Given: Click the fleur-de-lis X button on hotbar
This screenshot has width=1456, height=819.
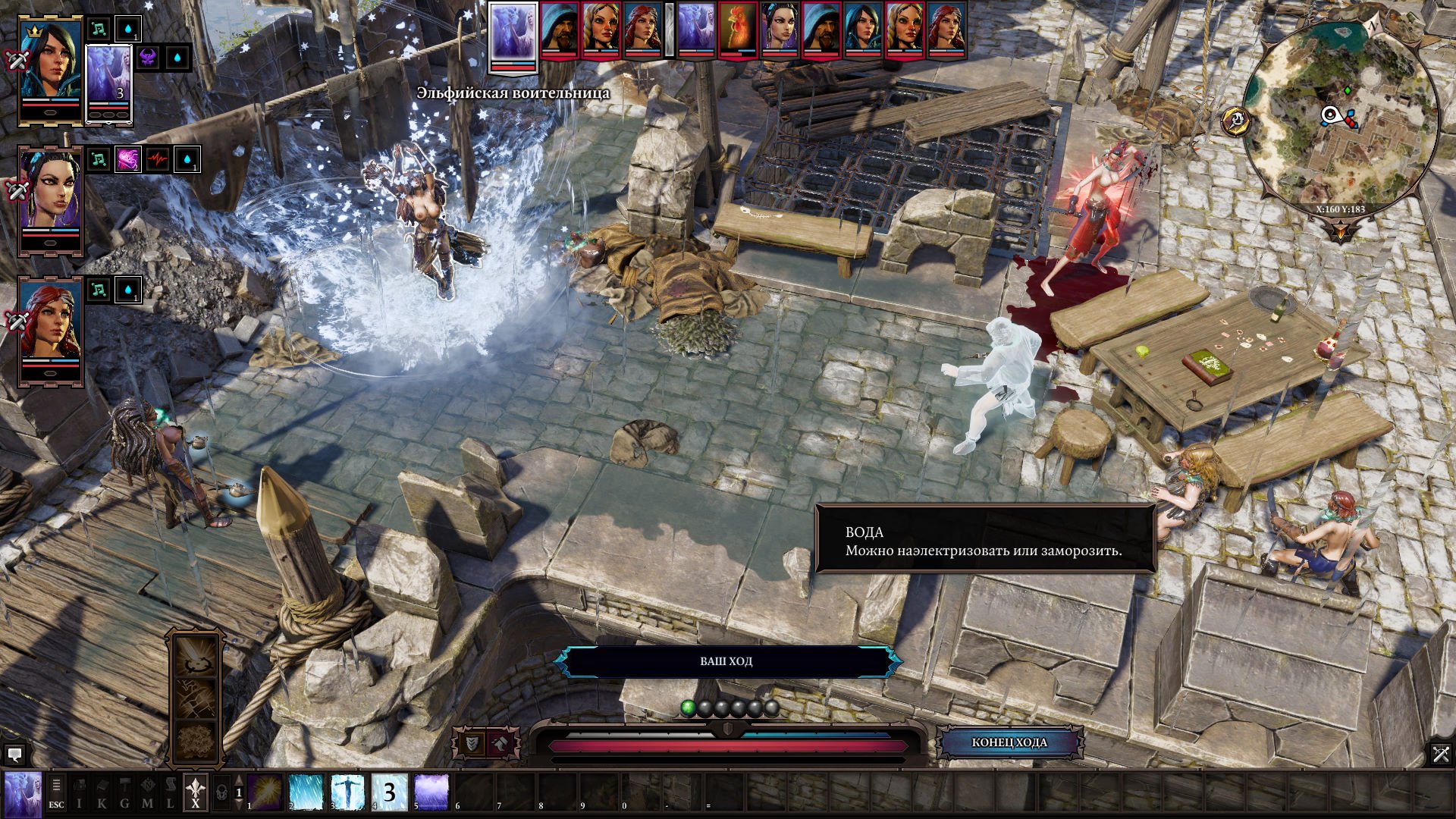Looking at the screenshot, I should pos(196,792).
